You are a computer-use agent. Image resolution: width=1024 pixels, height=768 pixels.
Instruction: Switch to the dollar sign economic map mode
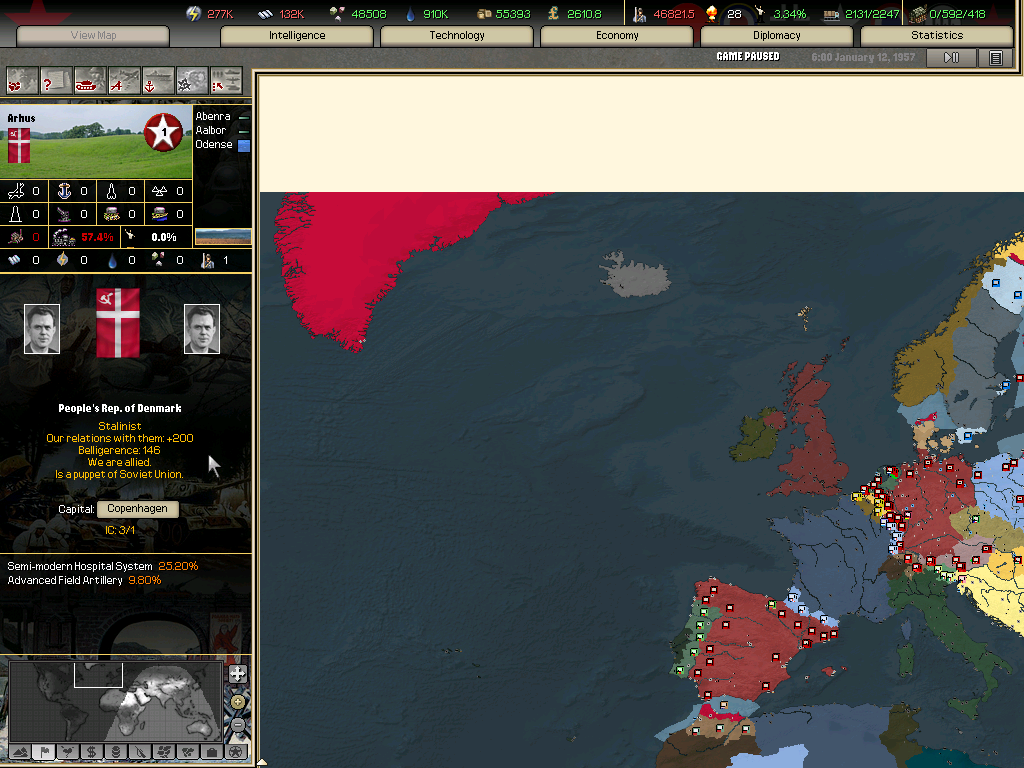91,752
